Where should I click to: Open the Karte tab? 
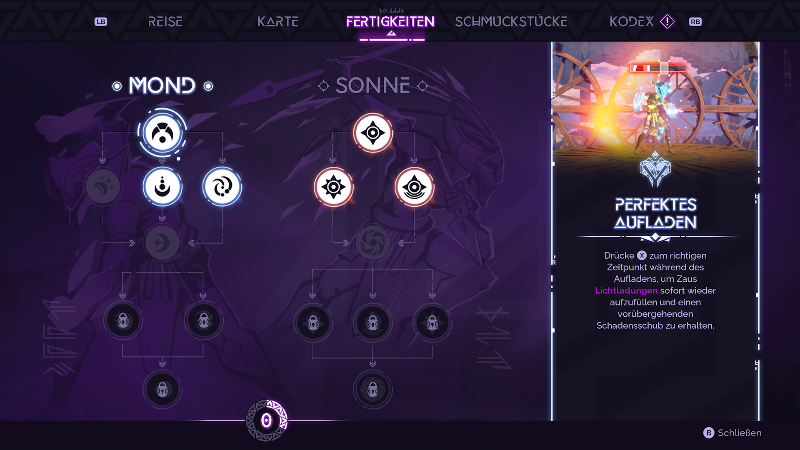[x=278, y=21]
